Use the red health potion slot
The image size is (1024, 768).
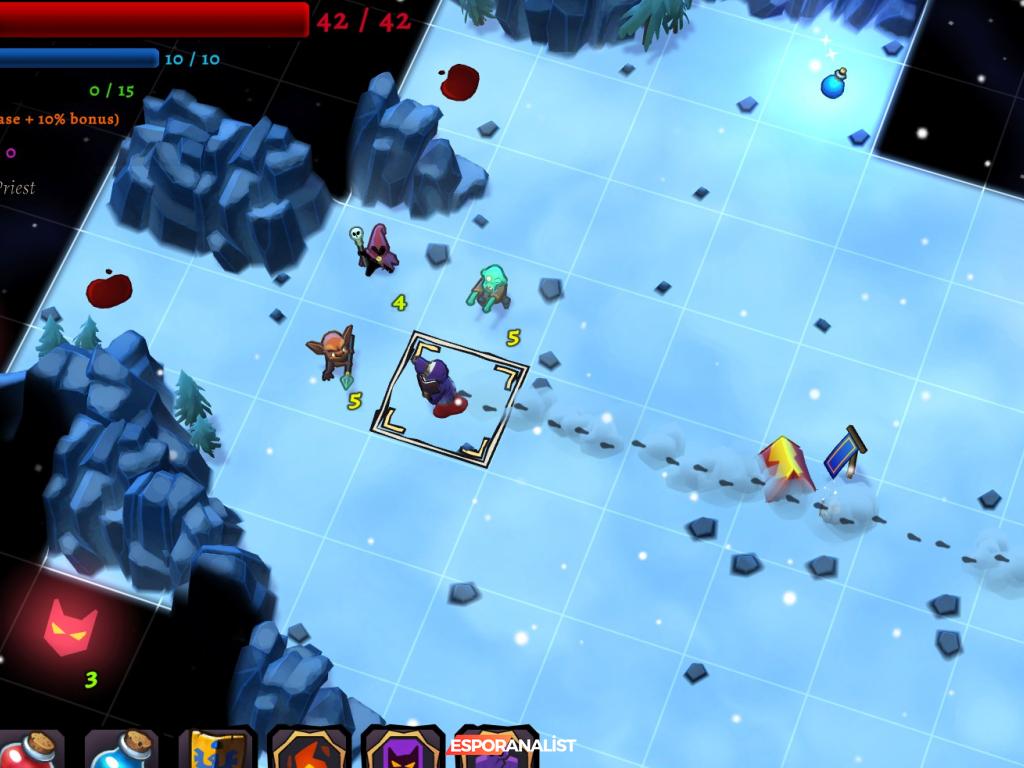click(x=30, y=750)
